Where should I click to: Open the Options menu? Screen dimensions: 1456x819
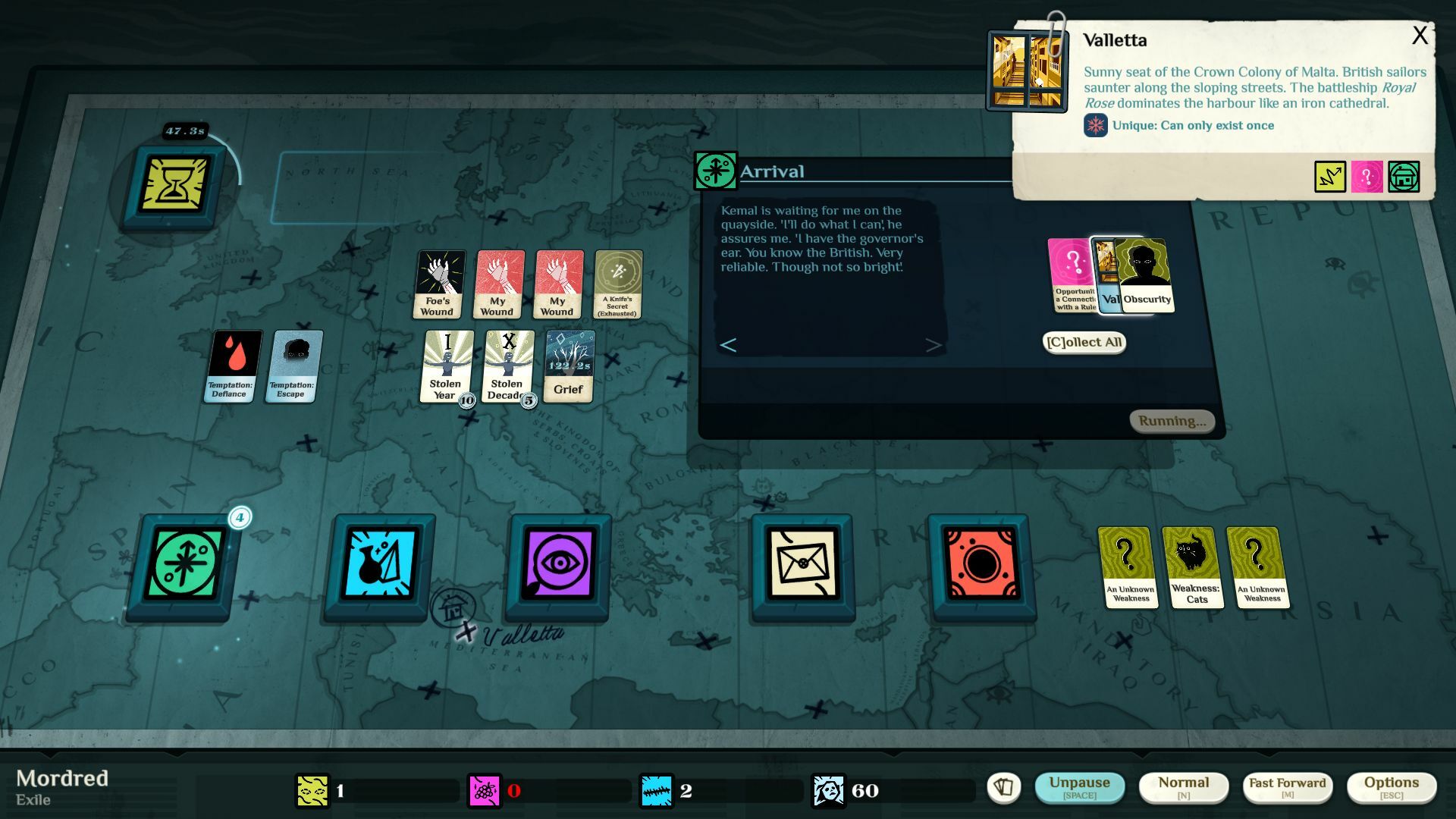[x=1392, y=786]
